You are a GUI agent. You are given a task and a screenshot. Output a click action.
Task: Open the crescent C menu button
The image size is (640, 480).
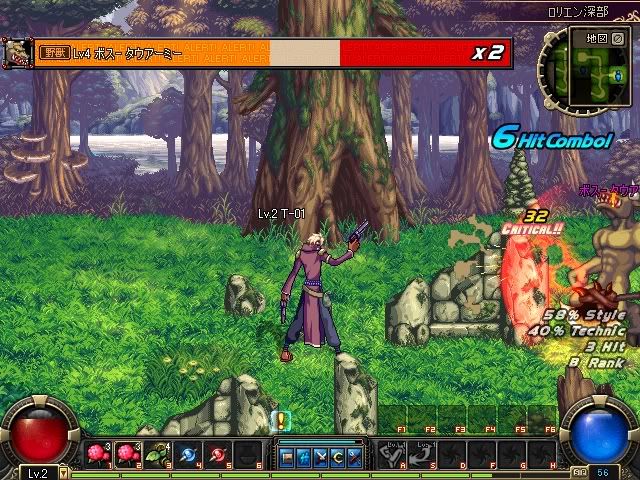[x=337, y=458]
